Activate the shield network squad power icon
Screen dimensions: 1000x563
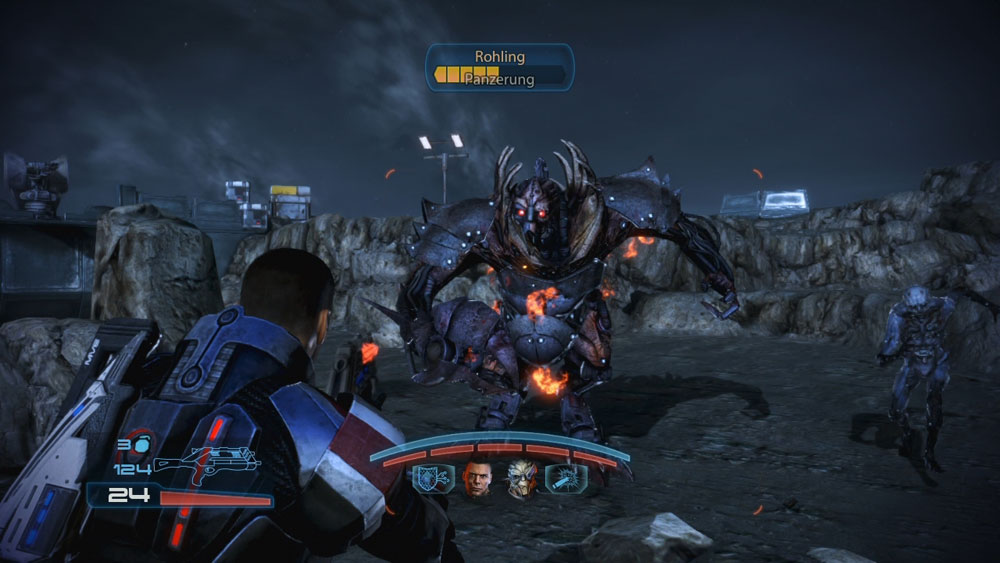tap(433, 479)
